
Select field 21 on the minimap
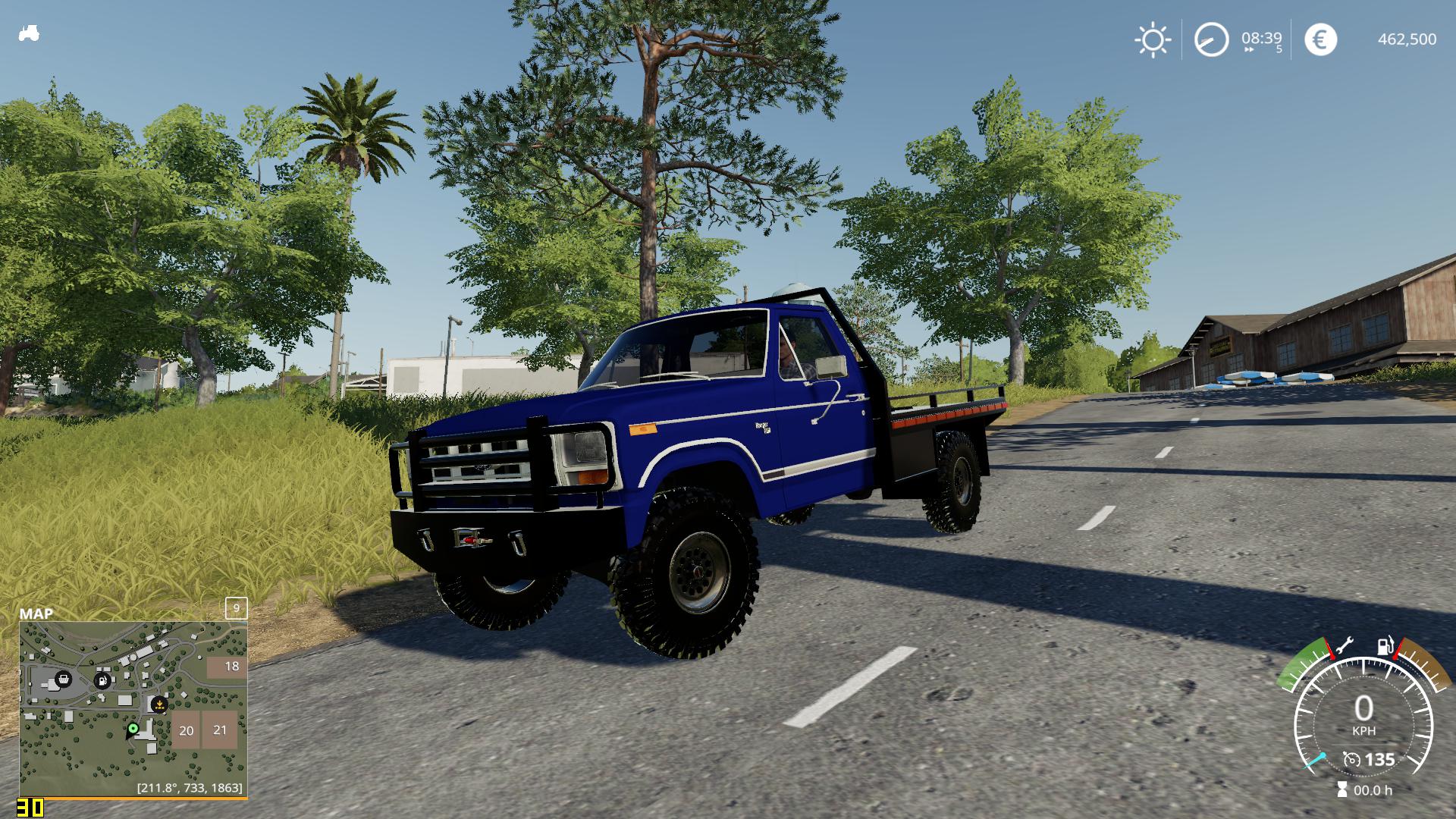[x=220, y=729]
